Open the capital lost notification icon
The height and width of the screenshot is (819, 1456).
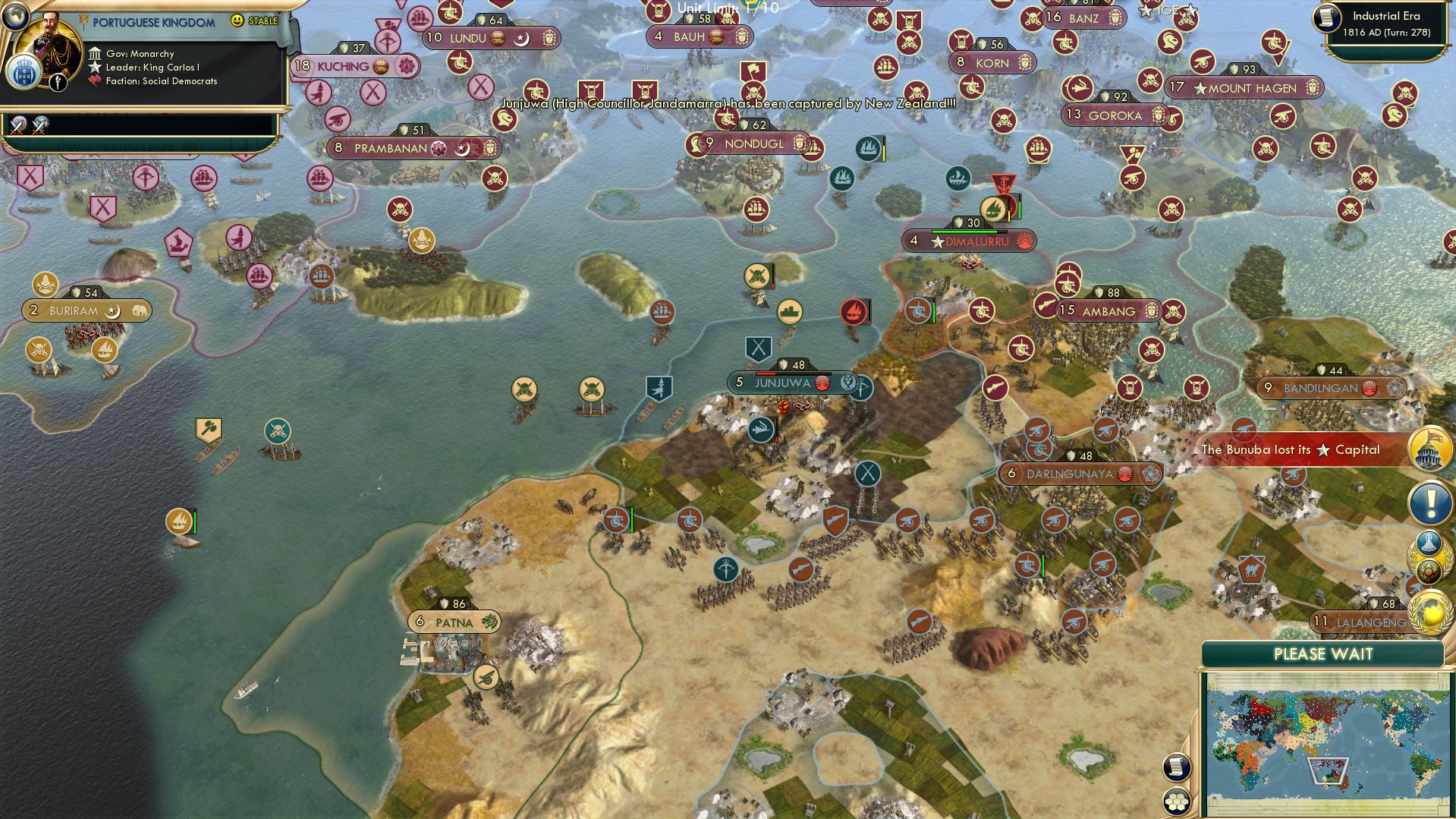[1429, 449]
